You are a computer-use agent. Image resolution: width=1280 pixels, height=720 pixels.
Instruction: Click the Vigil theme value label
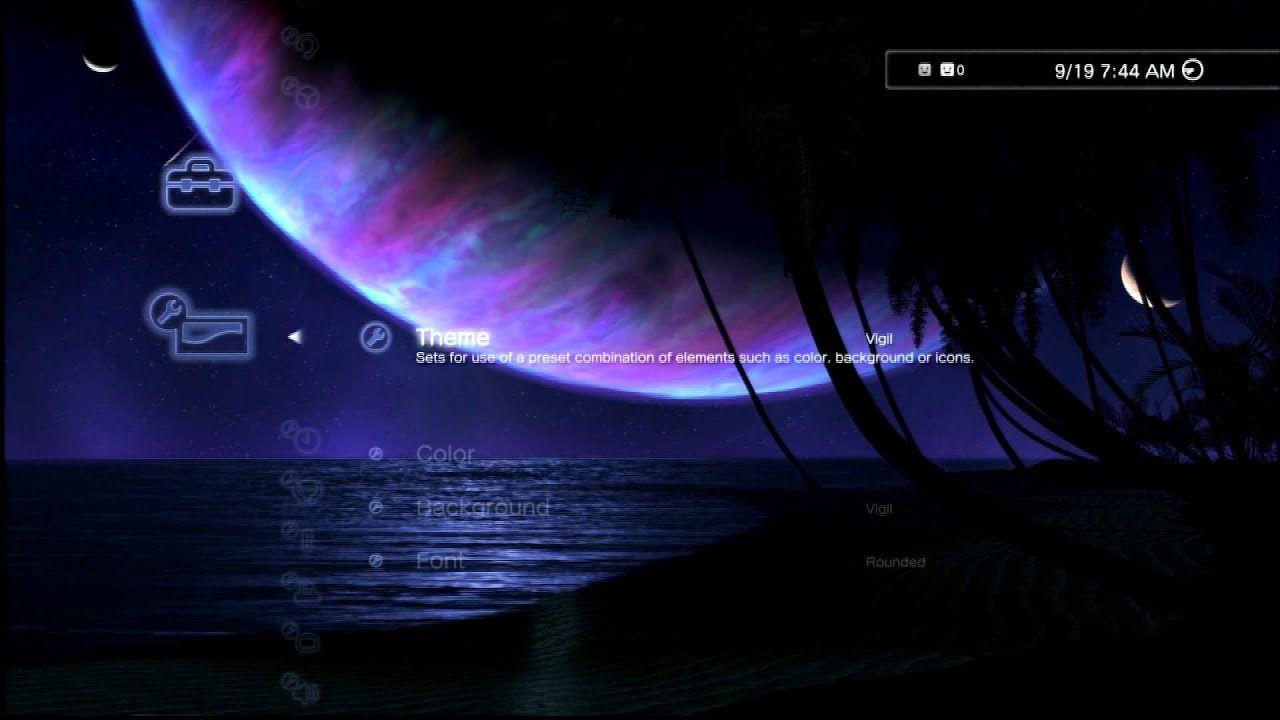coord(879,339)
